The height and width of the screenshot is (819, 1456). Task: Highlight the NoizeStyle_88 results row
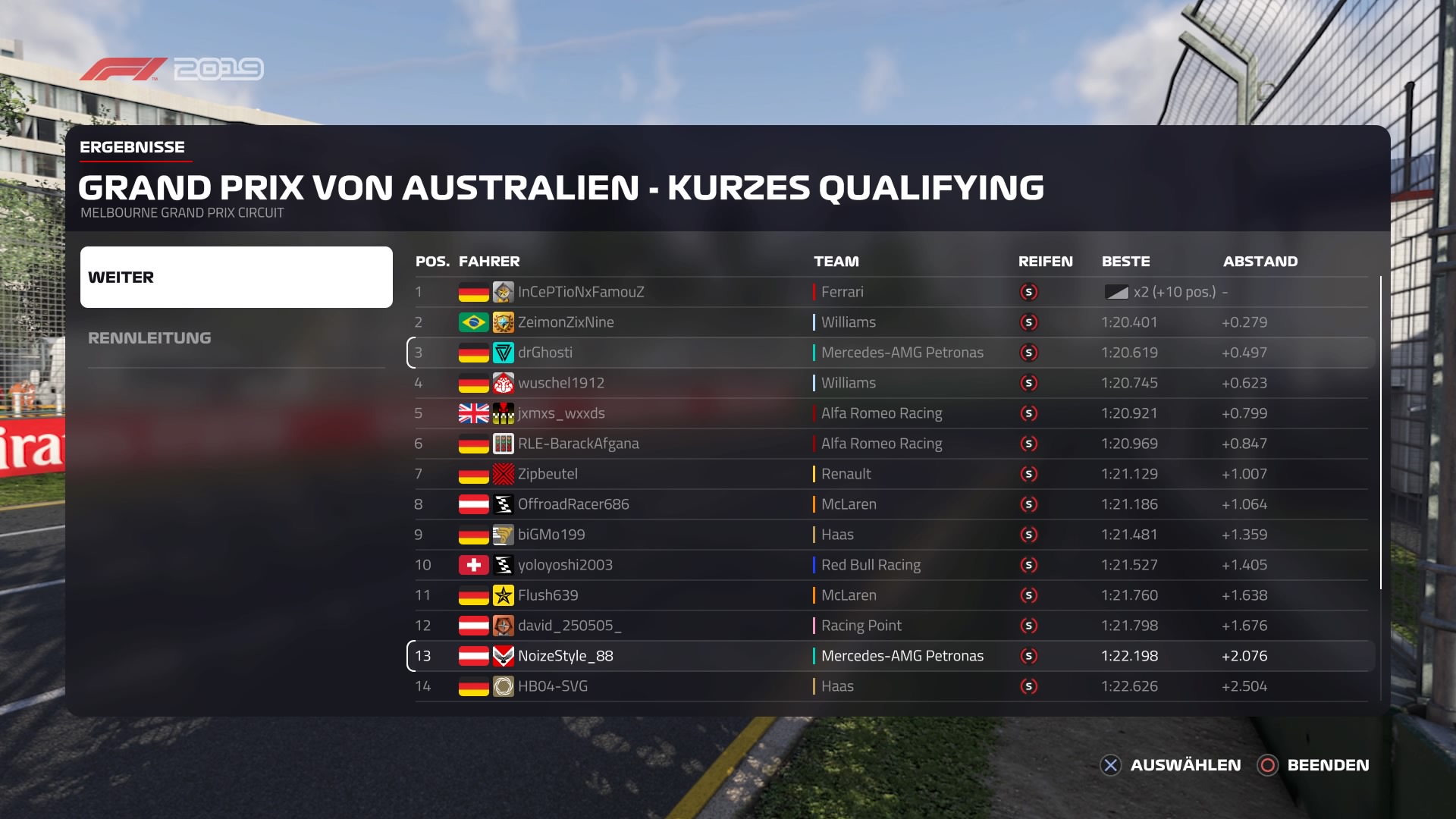click(x=891, y=656)
